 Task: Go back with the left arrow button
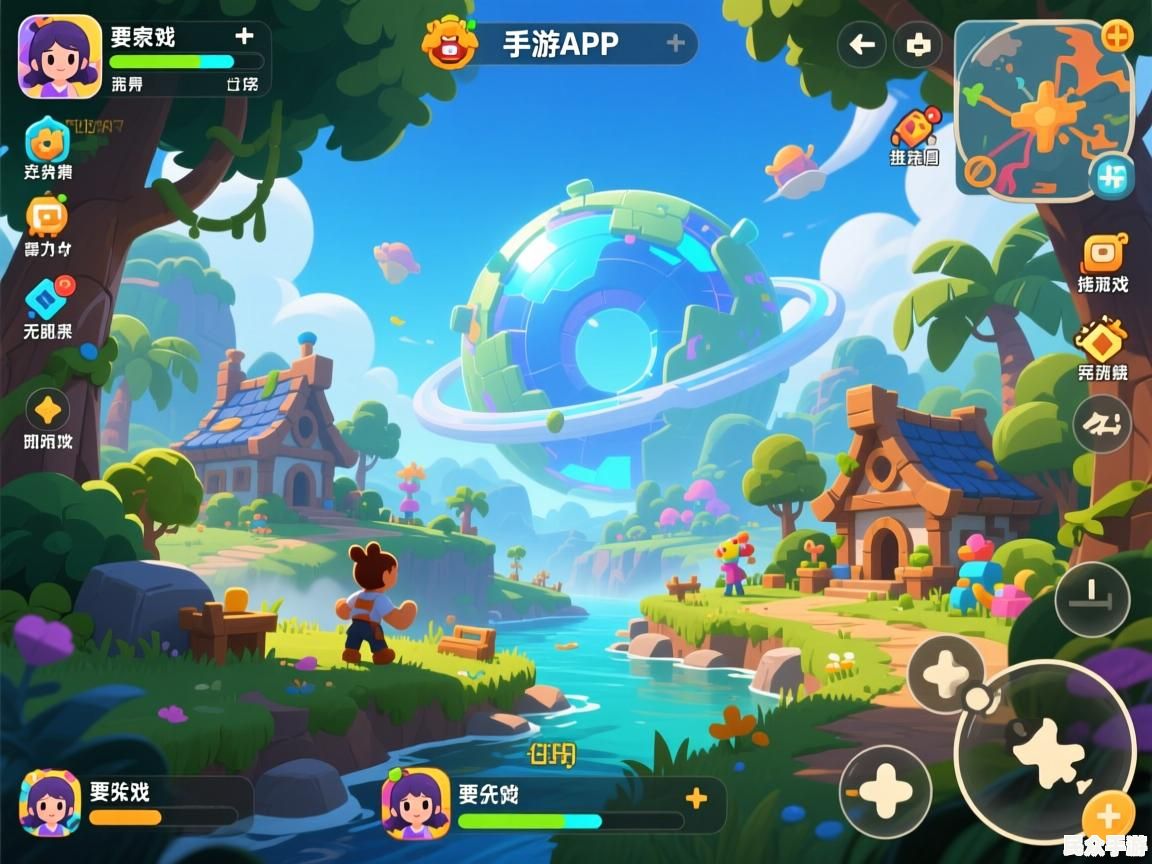[x=862, y=44]
